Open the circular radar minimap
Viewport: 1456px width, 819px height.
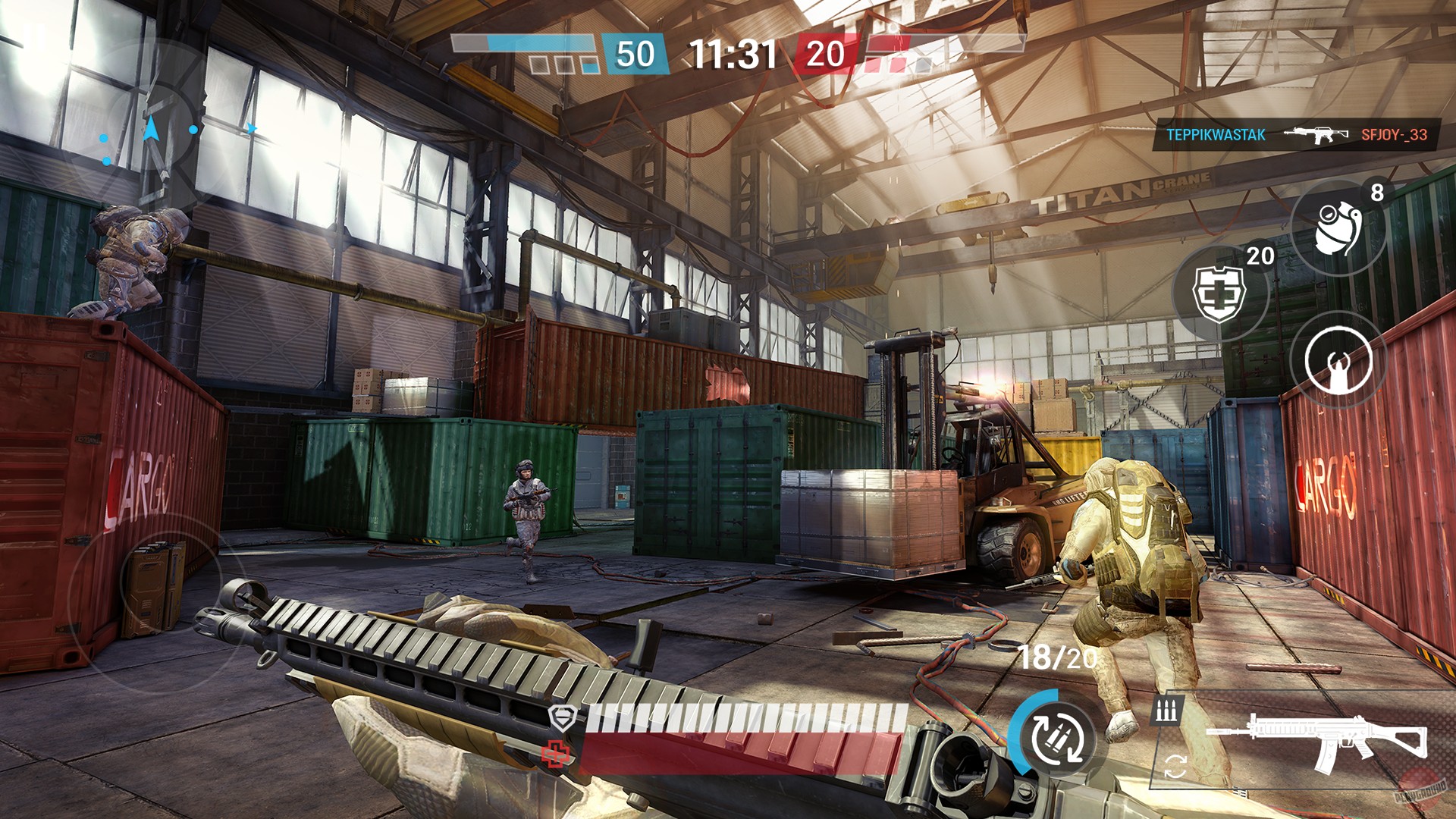(x=152, y=130)
